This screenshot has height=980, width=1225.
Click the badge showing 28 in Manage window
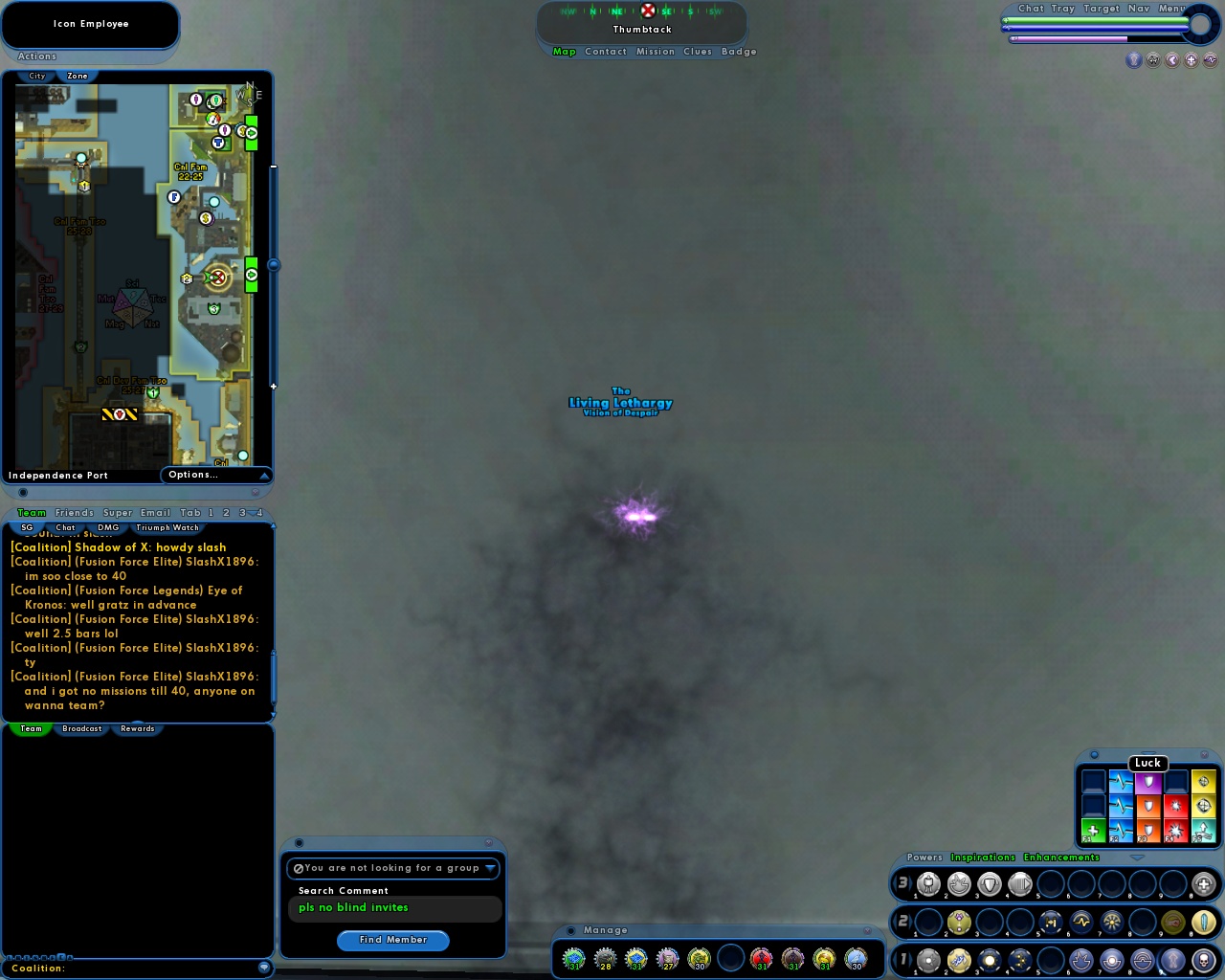606,957
